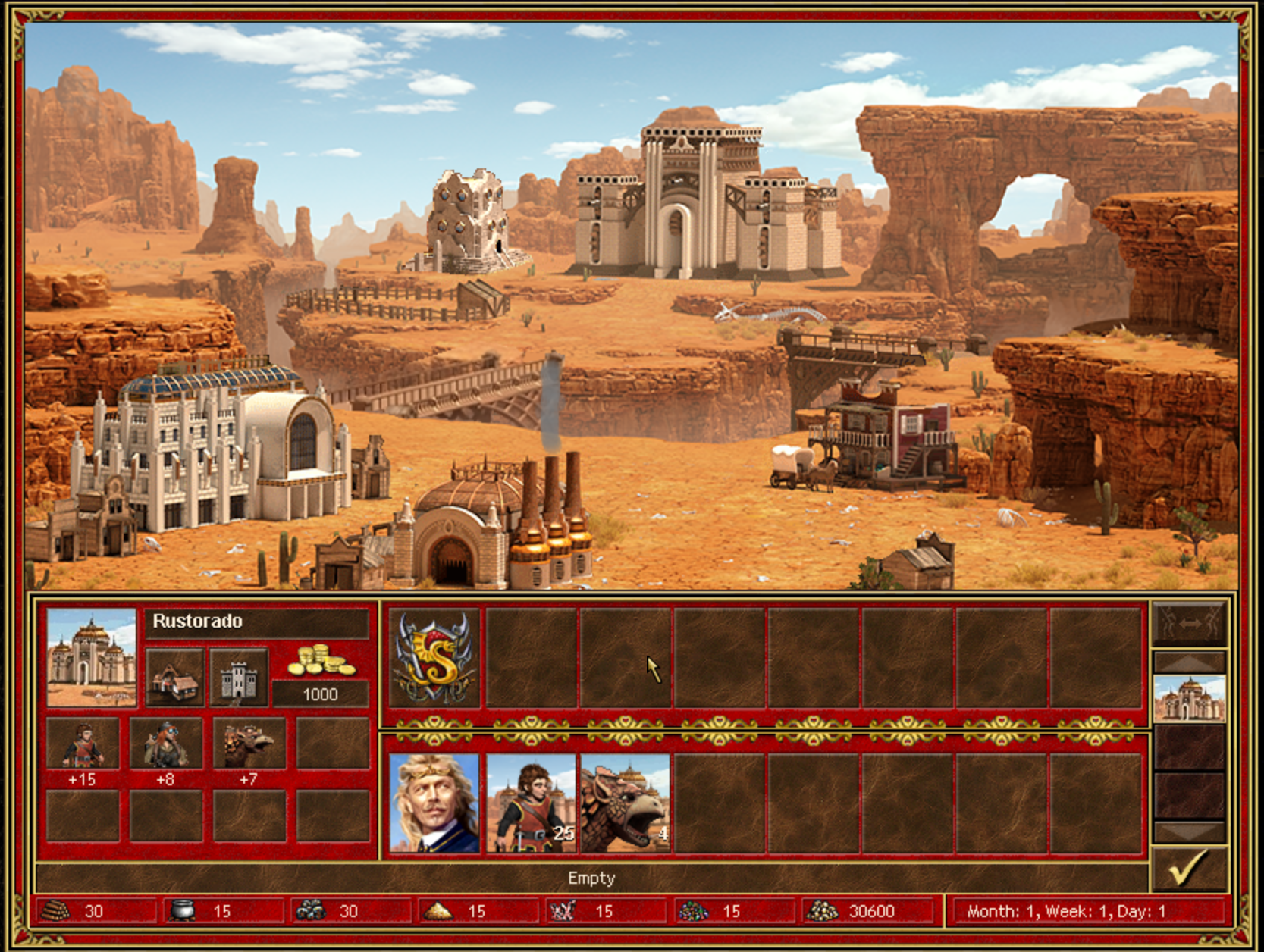Open the village hall icon

point(175,677)
